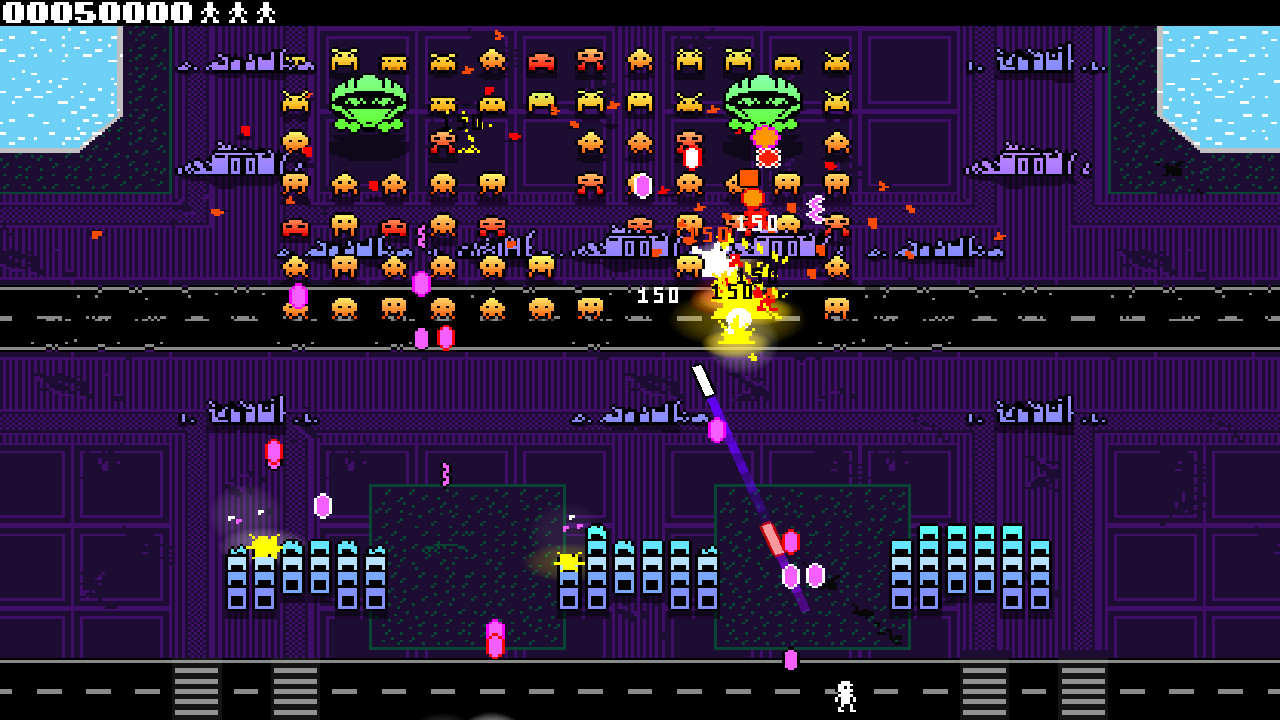Viewport: 1280px width, 720px height.
Task: Click the red-and-white target circle pickup
Action: [x=767, y=158]
